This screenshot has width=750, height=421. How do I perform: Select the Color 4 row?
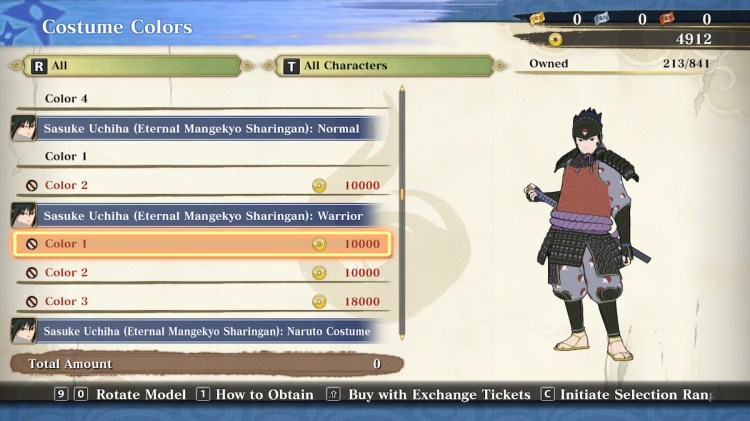pos(200,99)
